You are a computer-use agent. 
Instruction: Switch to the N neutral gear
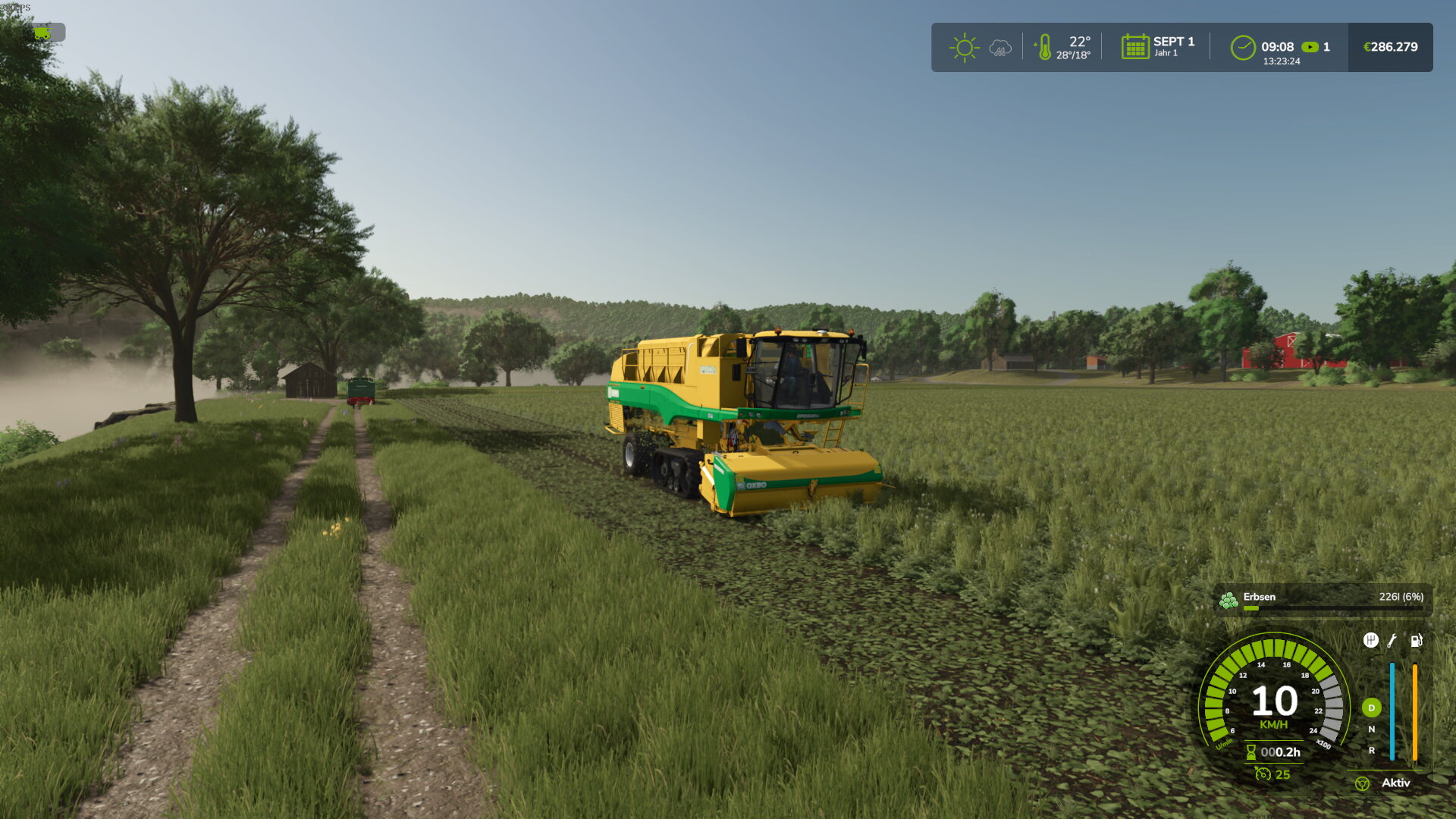1371,730
